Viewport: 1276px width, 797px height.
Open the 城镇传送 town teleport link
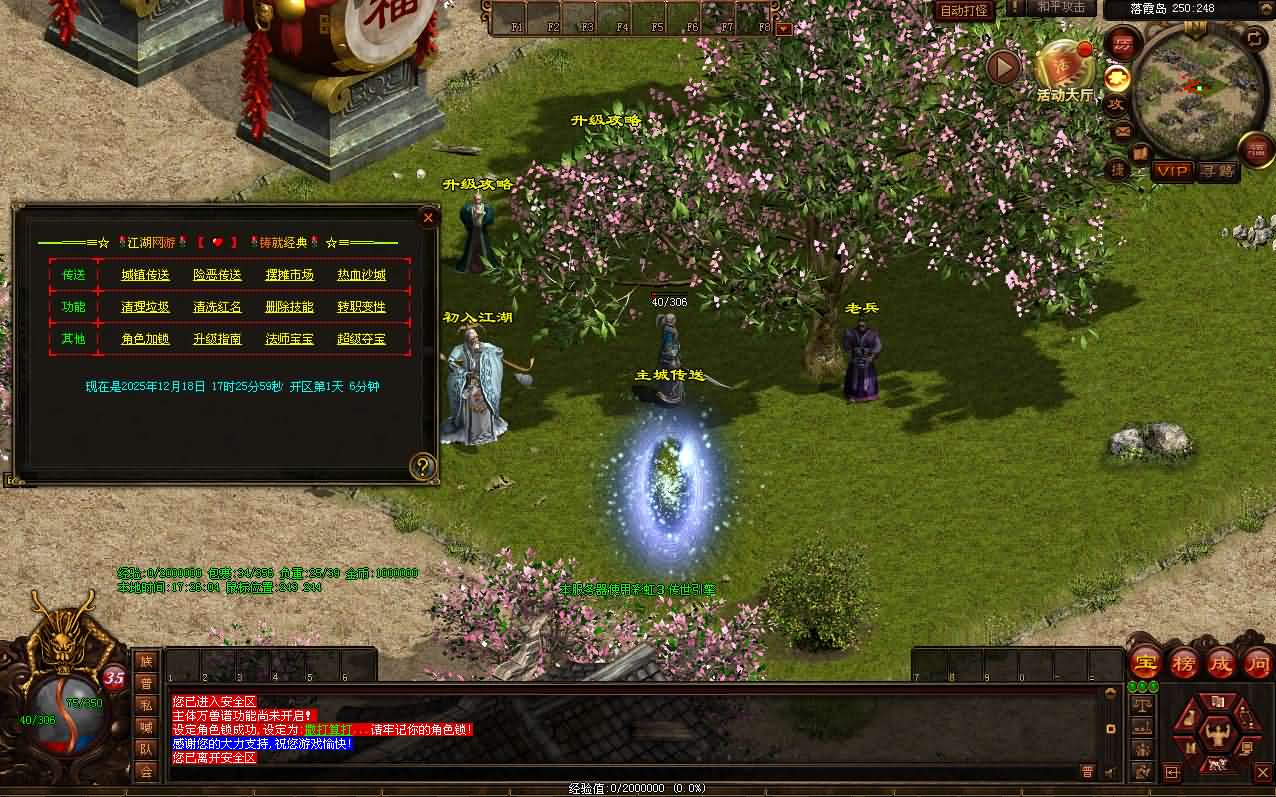click(x=146, y=275)
